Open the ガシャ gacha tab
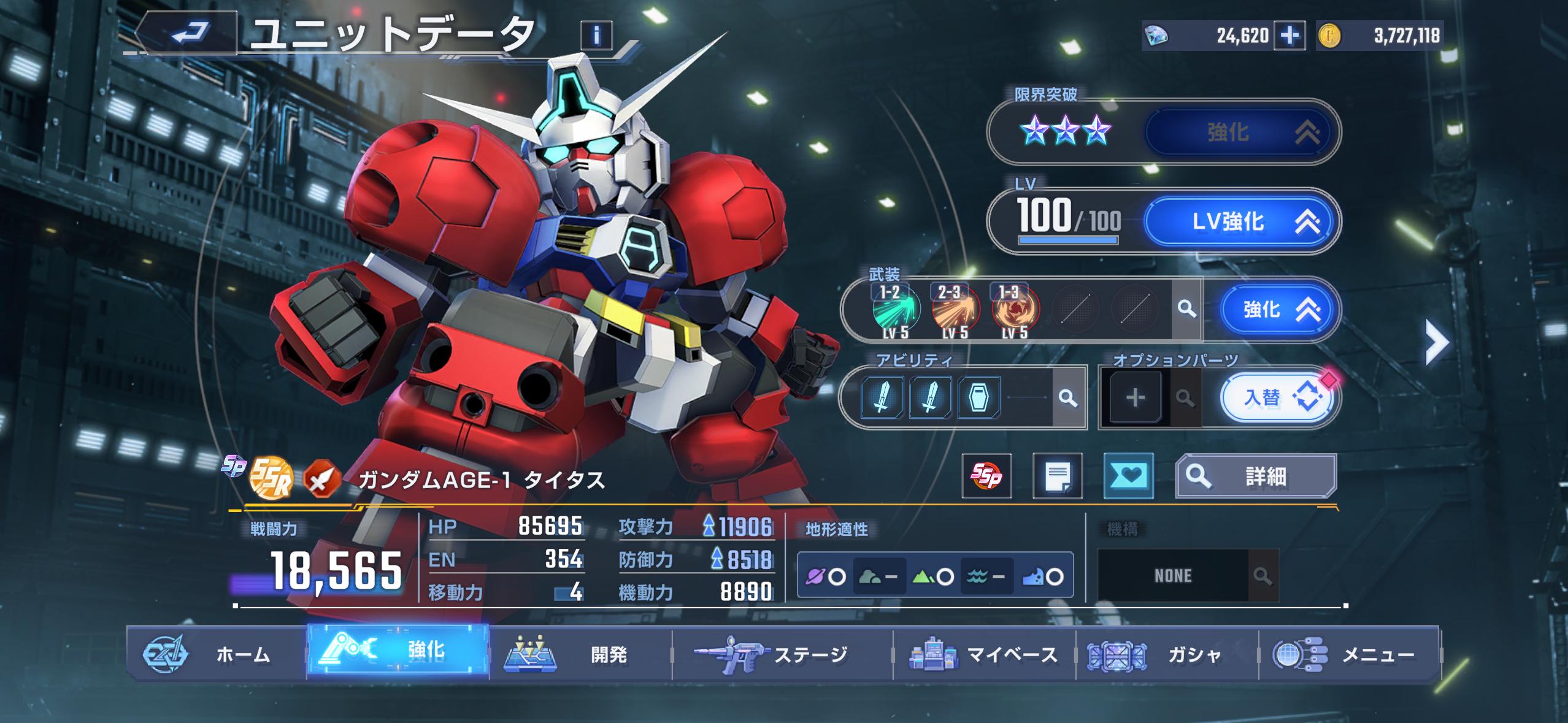Screen dimensions: 1568x723 tap(1167, 654)
